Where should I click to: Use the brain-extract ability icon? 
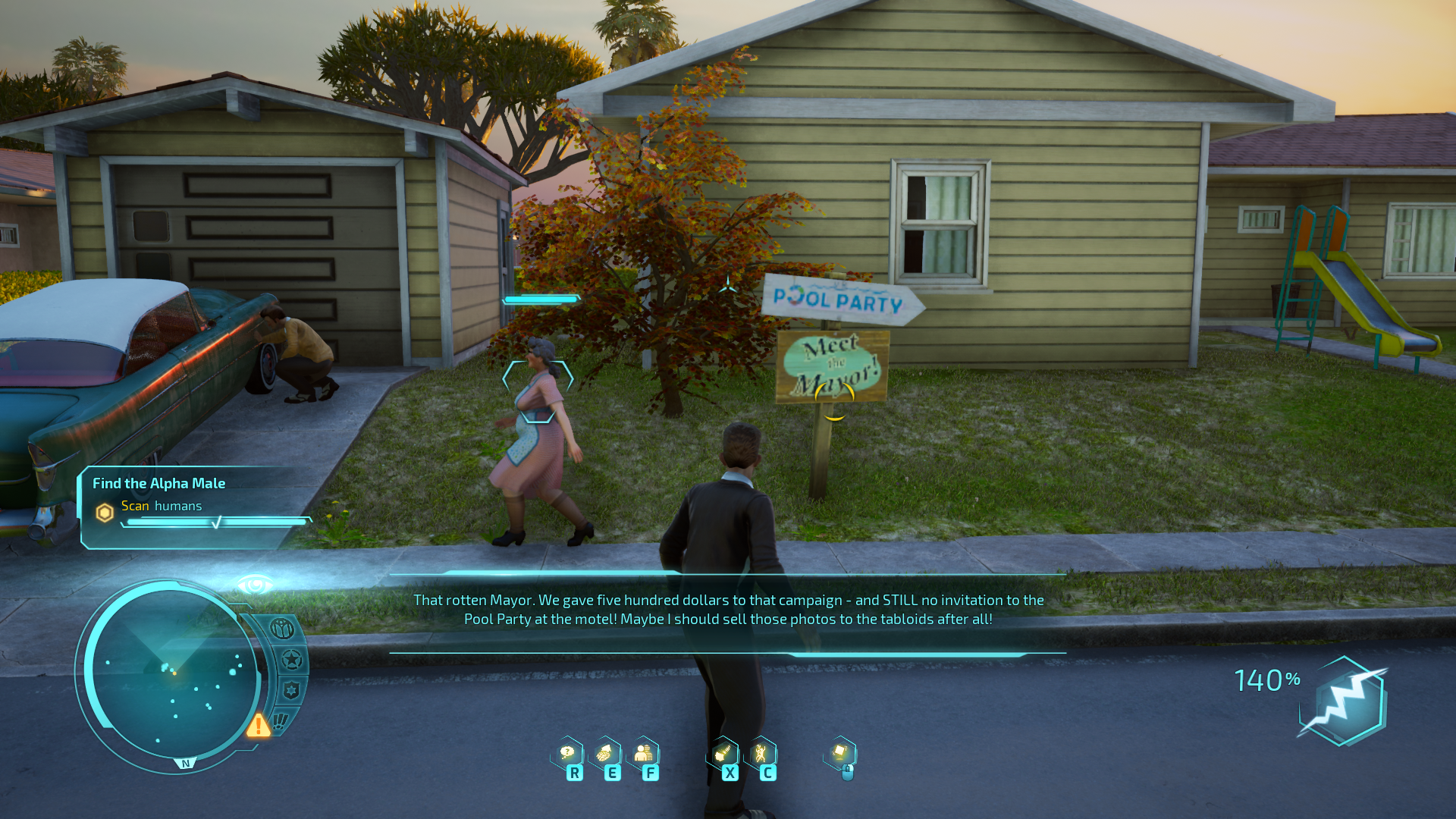[x=605, y=753]
